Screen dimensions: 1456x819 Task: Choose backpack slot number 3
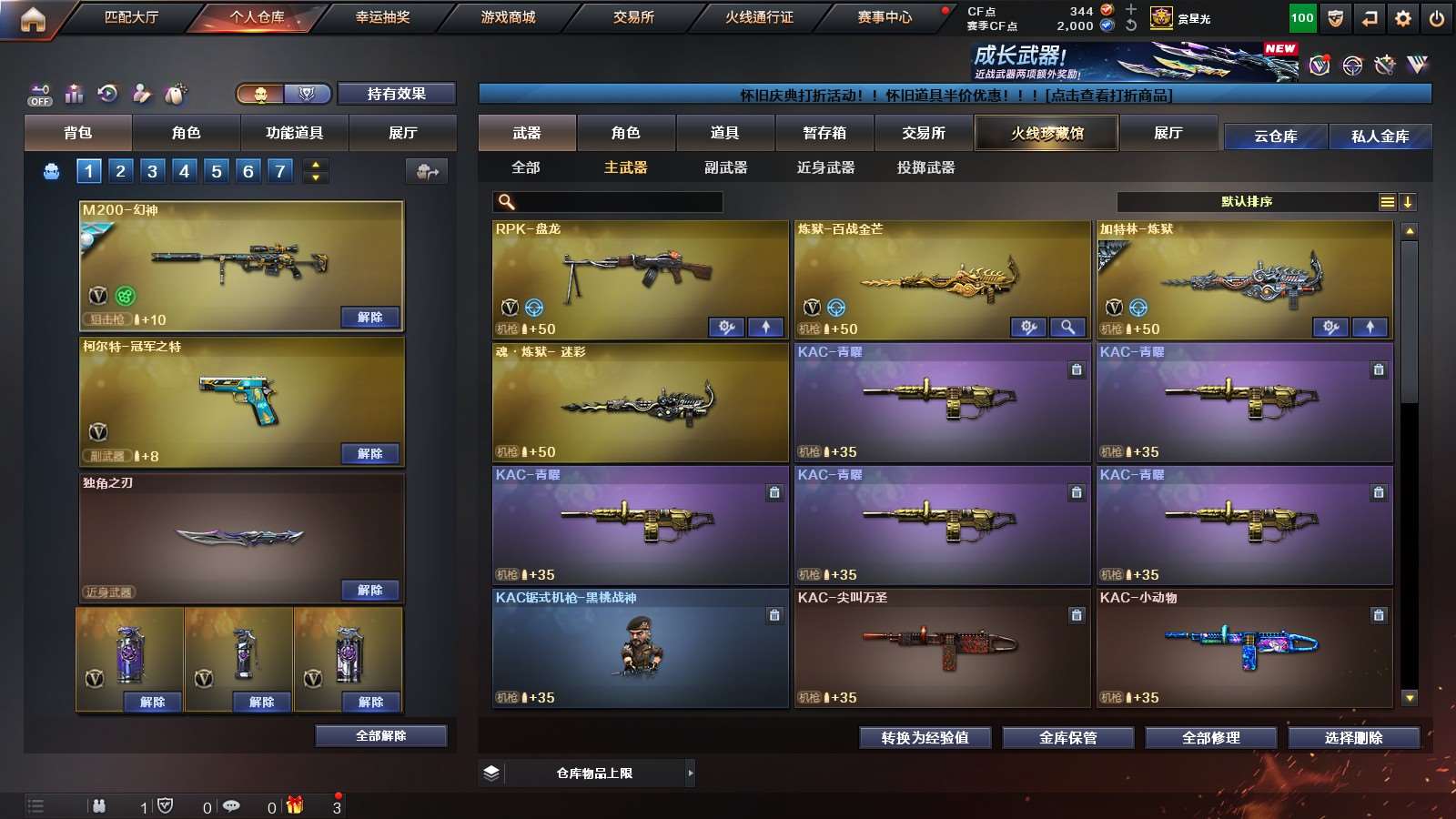tap(152, 171)
